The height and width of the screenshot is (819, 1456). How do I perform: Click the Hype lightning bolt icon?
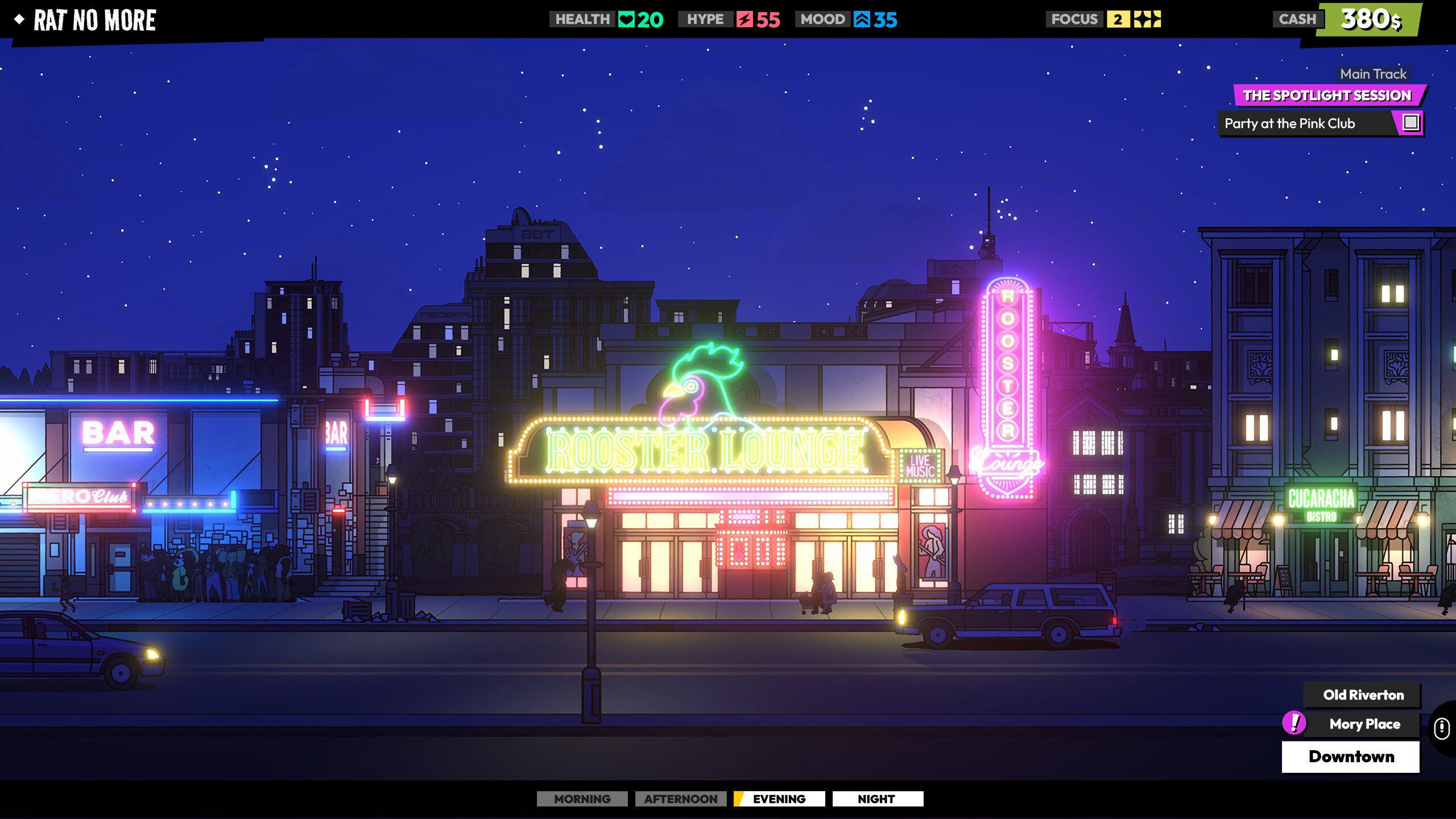(744, 19)
